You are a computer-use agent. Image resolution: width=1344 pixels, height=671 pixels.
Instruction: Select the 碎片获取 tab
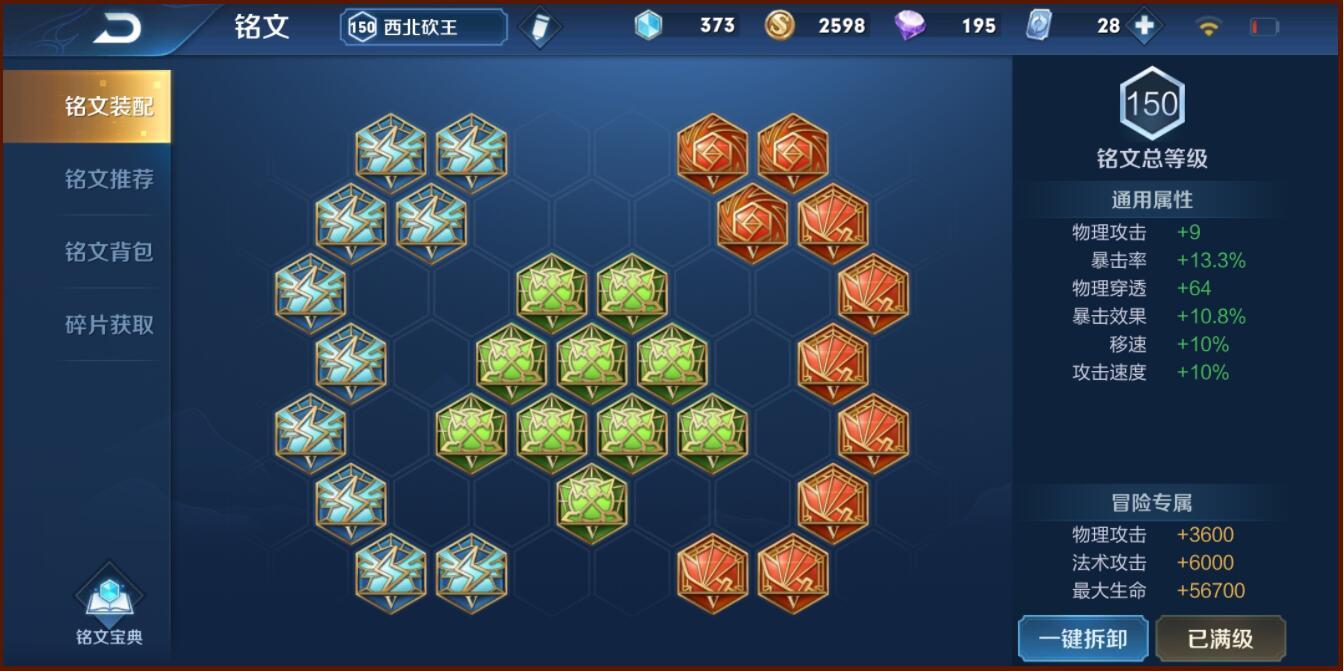click(109, 325)
